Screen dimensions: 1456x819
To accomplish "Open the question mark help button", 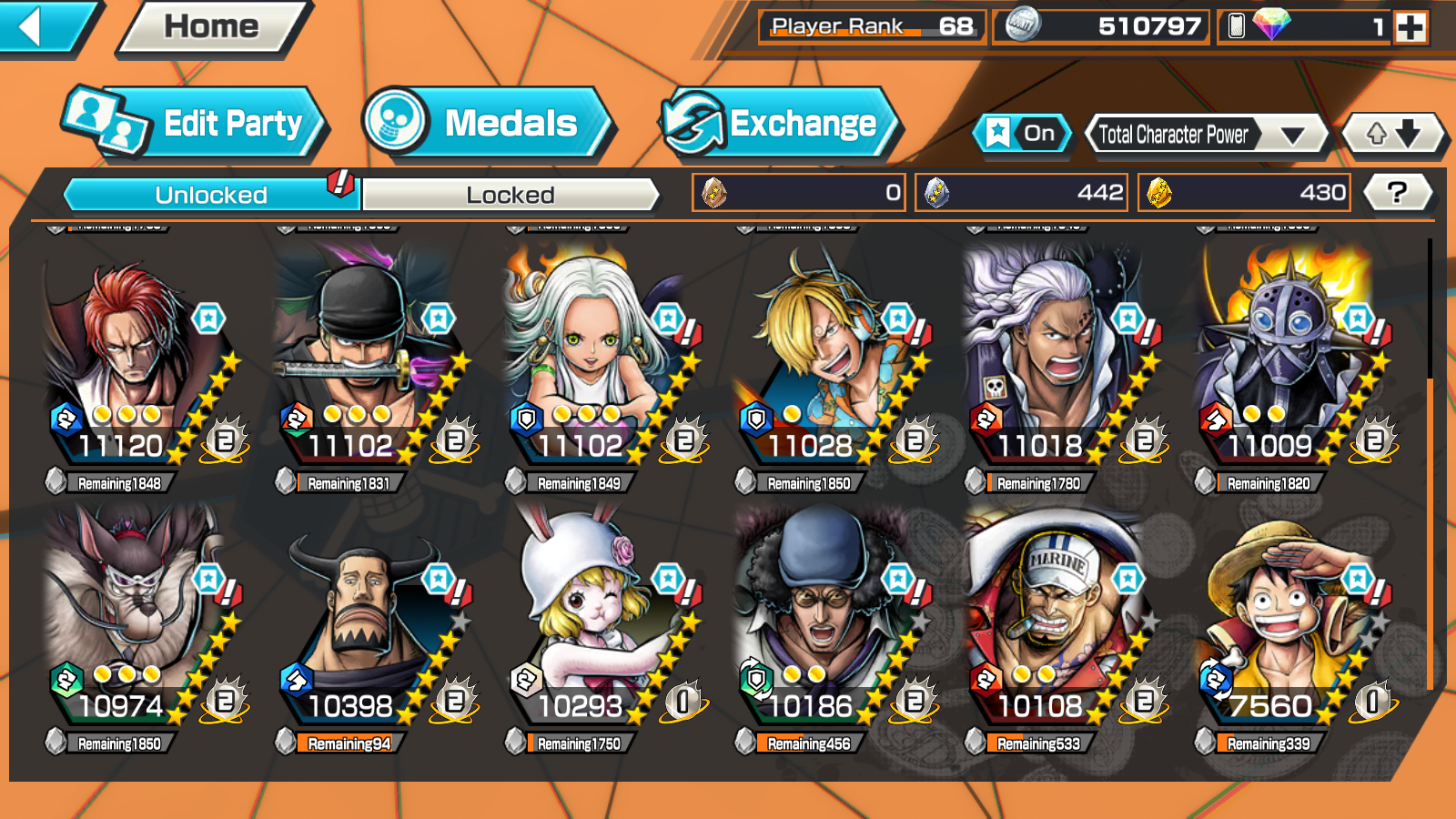I will (1397, 193).
